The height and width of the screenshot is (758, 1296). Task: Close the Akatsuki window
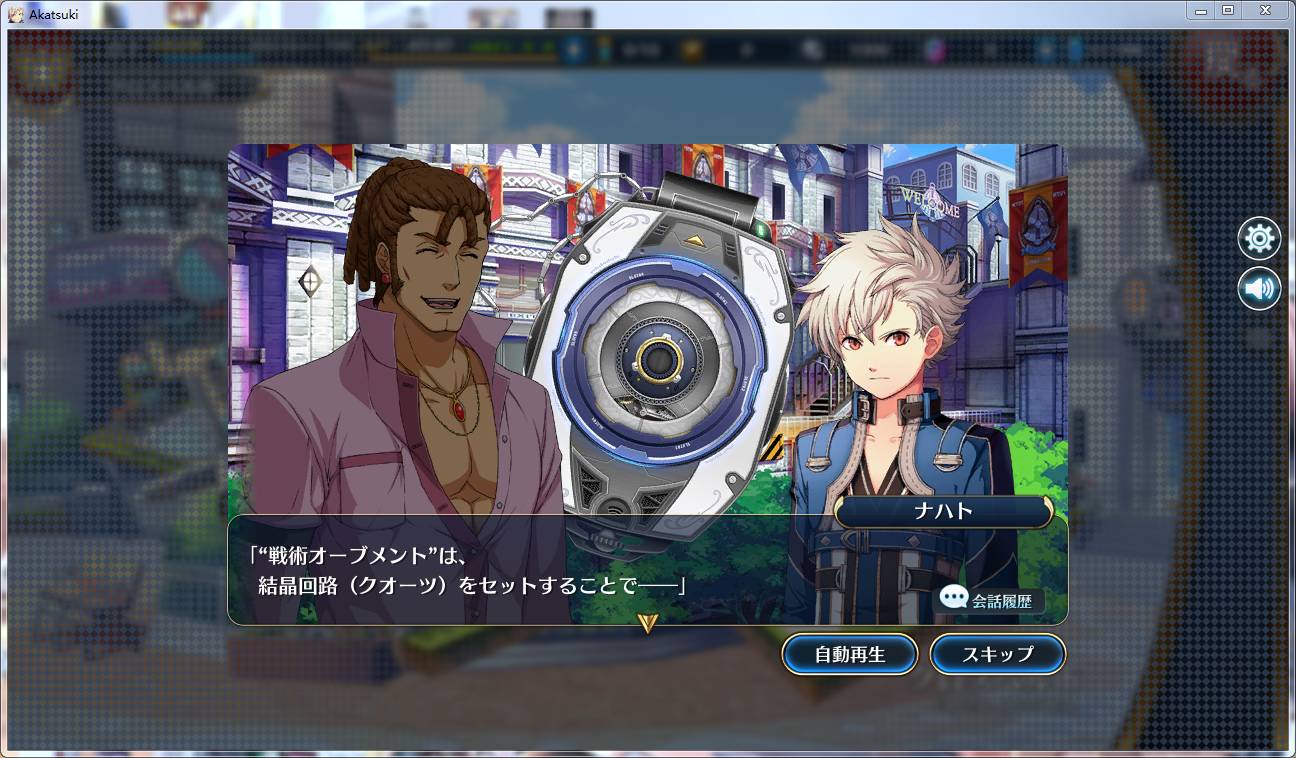1265,10
